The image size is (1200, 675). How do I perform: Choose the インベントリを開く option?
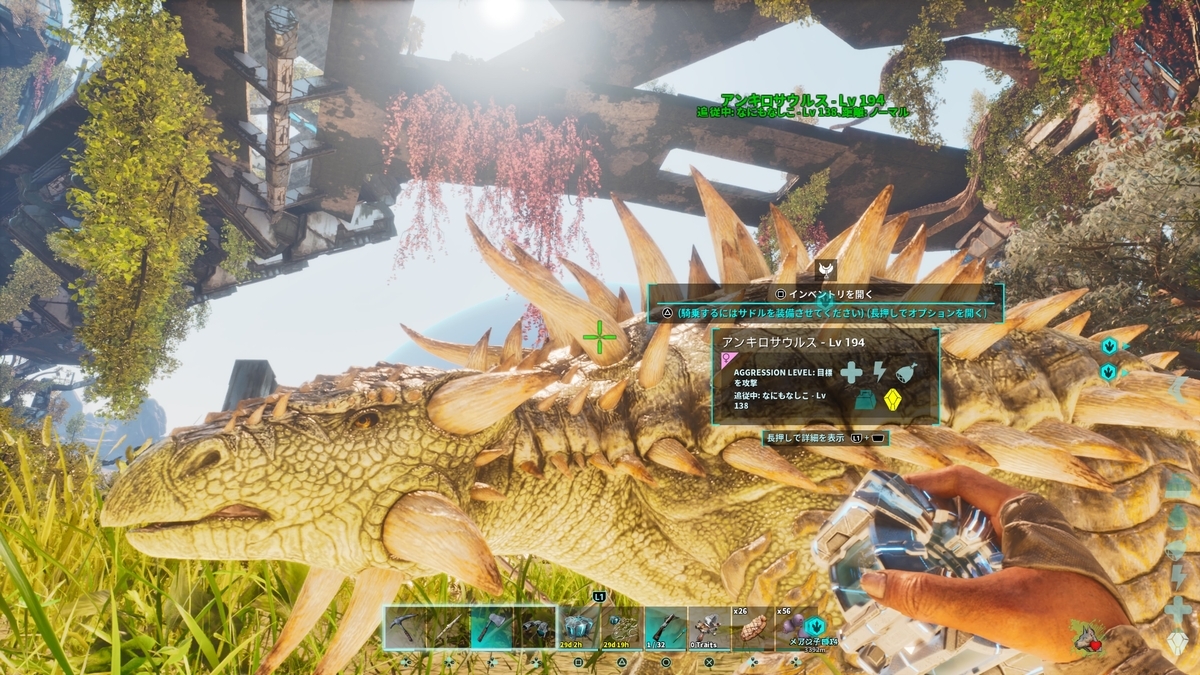click(826, 294)
